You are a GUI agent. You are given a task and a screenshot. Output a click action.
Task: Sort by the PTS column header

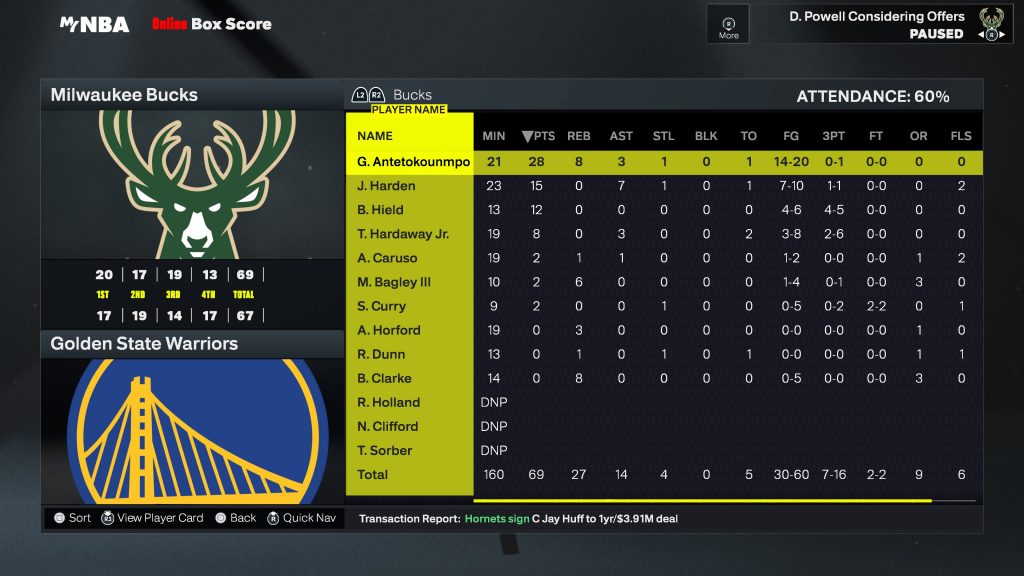[x=537, y=136]
